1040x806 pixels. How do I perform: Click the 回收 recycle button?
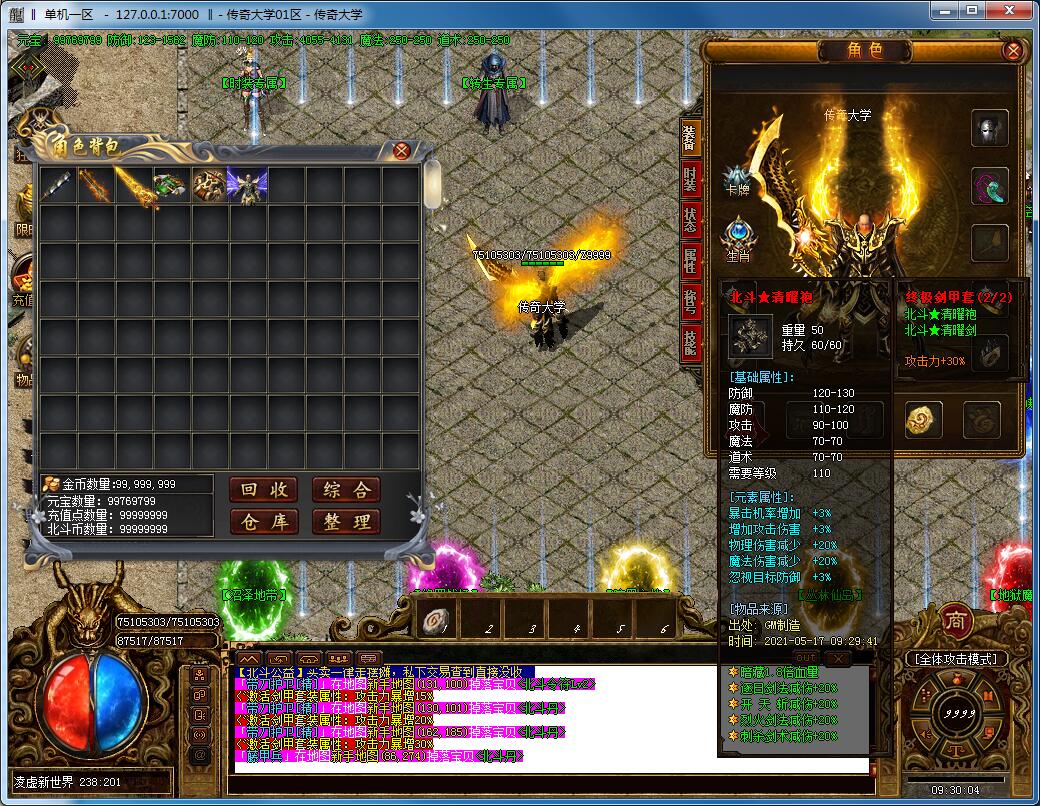(x=265, y=489)
